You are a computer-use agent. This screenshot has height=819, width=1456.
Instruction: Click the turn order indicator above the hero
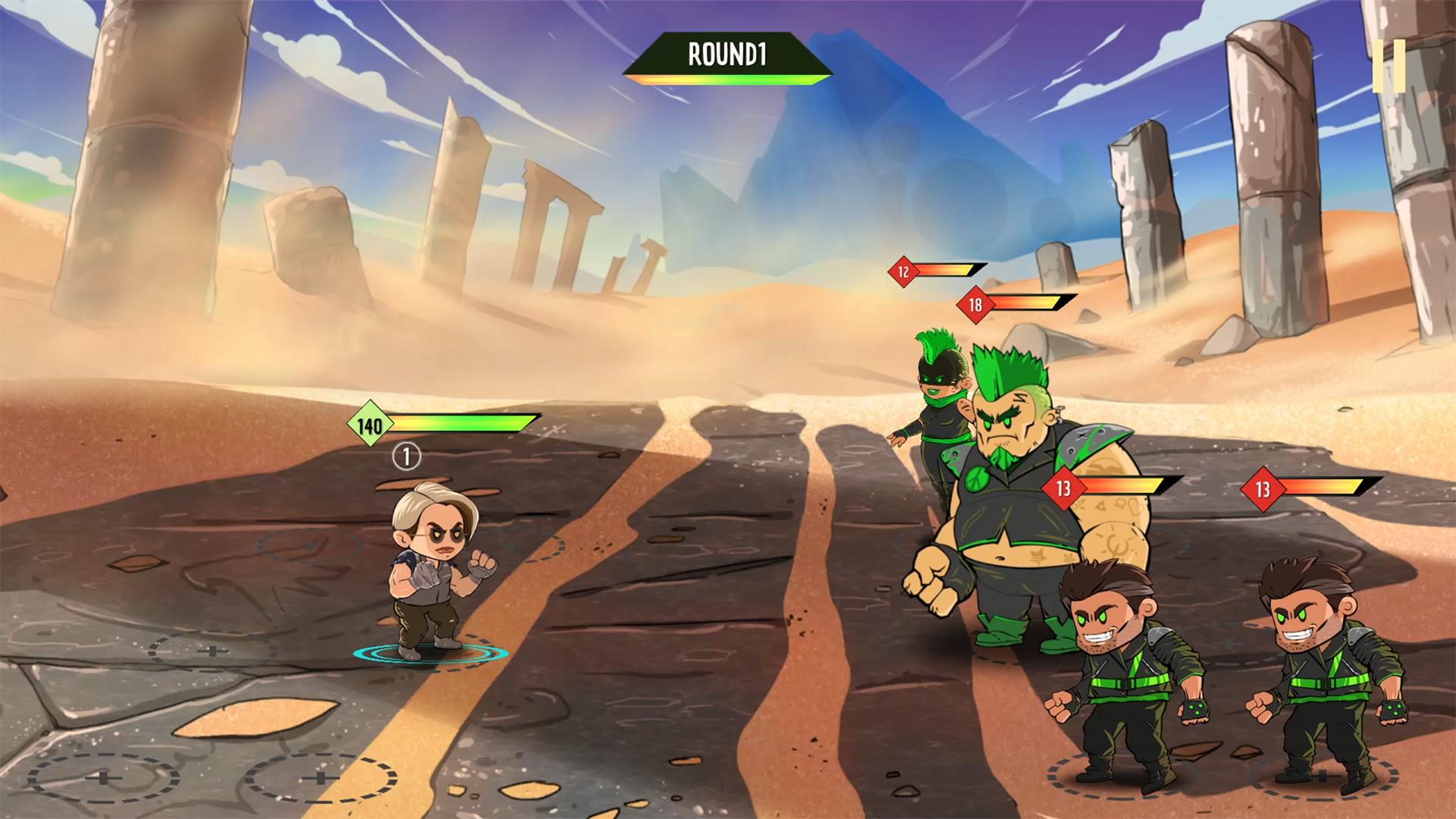(x=406, y=457)
